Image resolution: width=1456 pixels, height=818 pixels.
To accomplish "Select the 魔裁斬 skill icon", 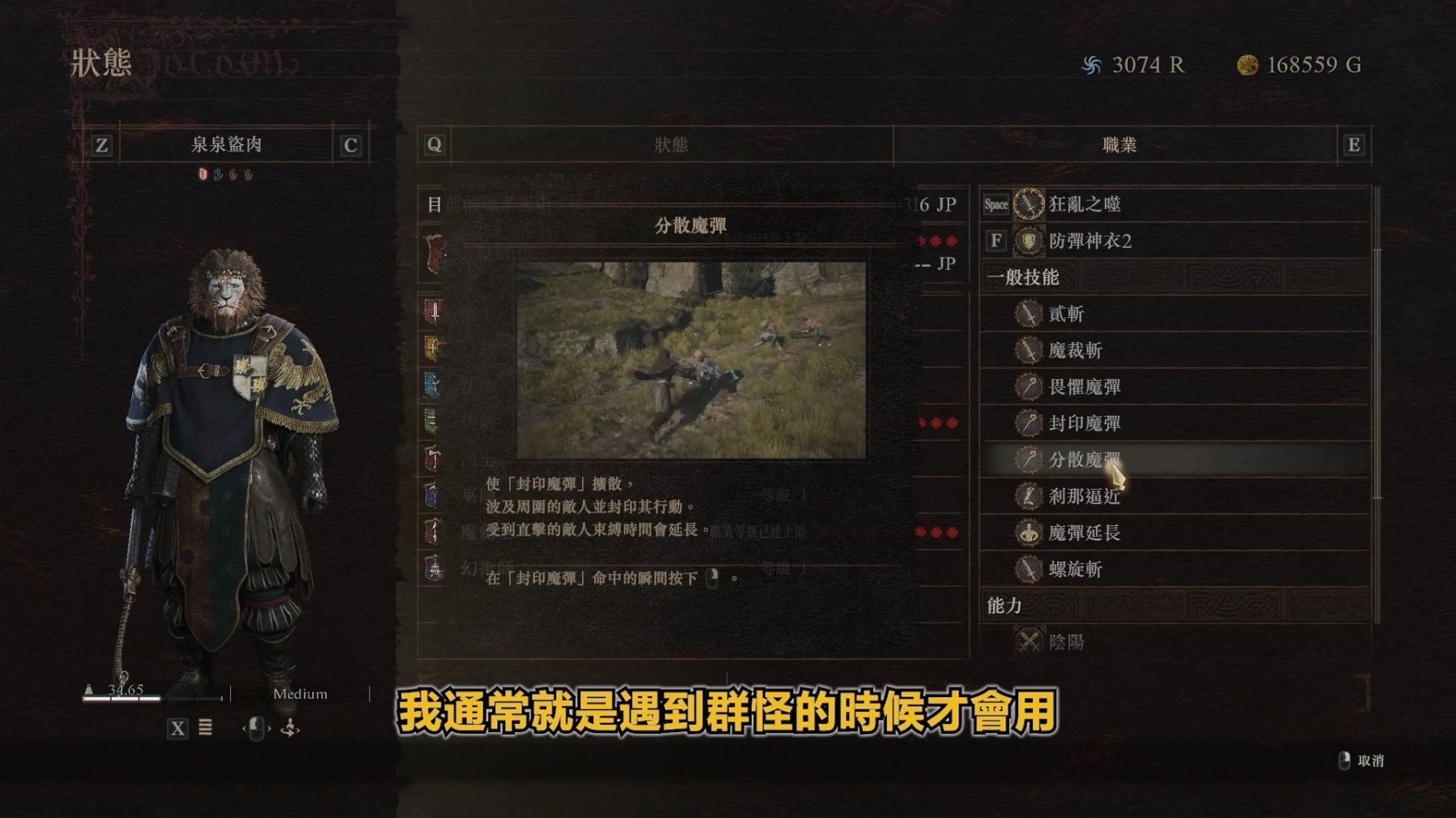I will click(1027, 351).
